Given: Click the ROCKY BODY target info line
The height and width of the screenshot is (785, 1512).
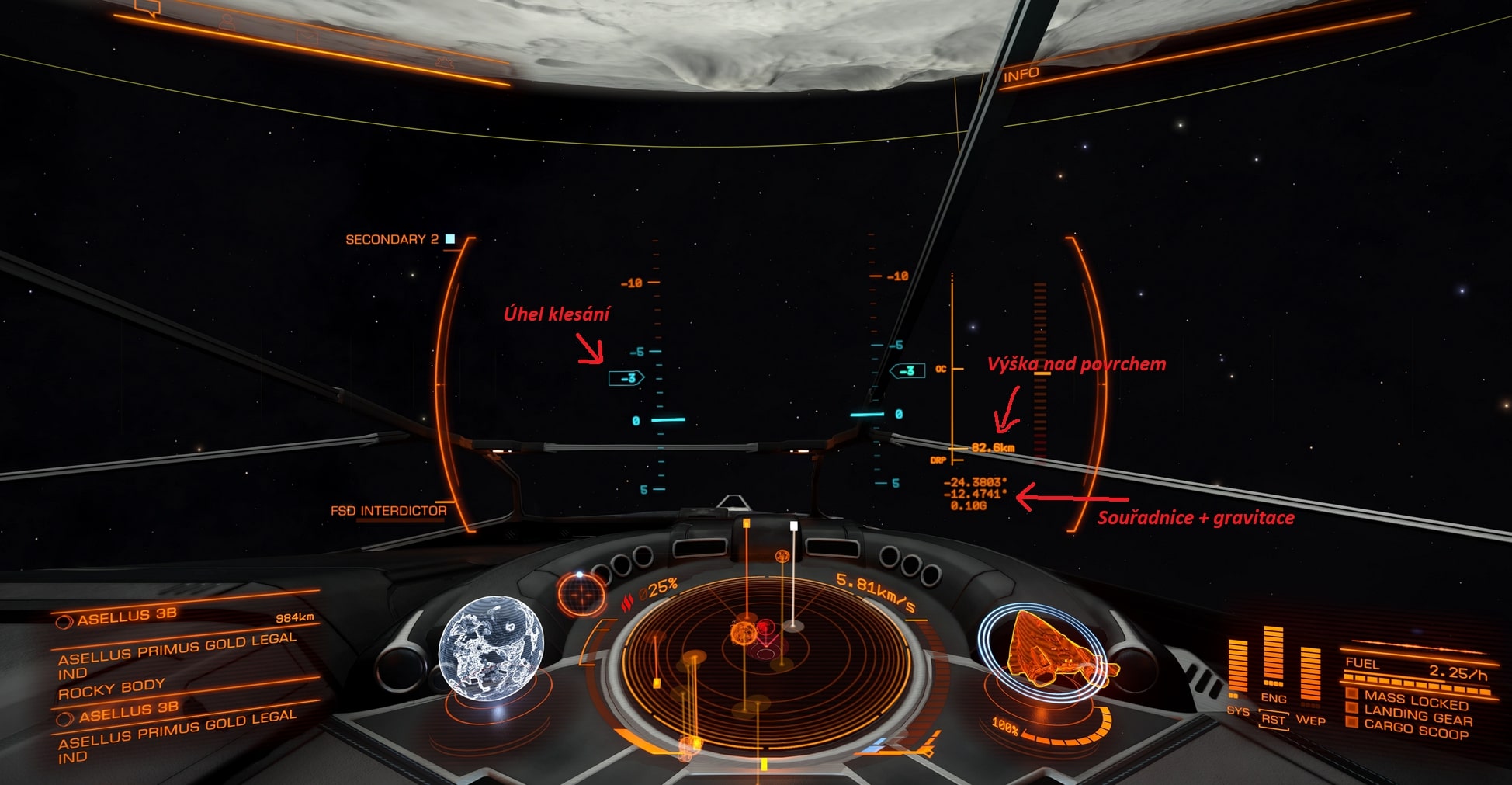Looking at the screenshot, I should [x=112, y=688].
